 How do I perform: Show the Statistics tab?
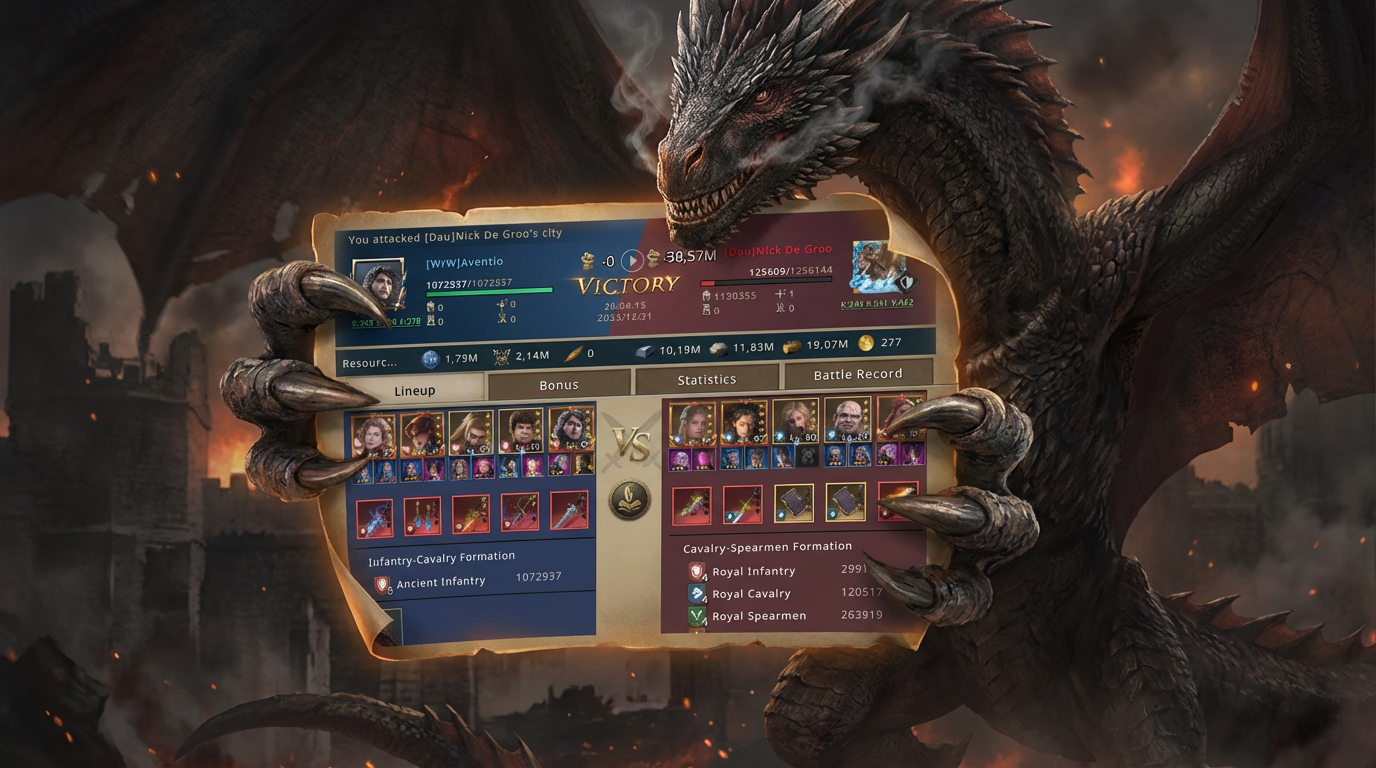click(x=706, y=379)
